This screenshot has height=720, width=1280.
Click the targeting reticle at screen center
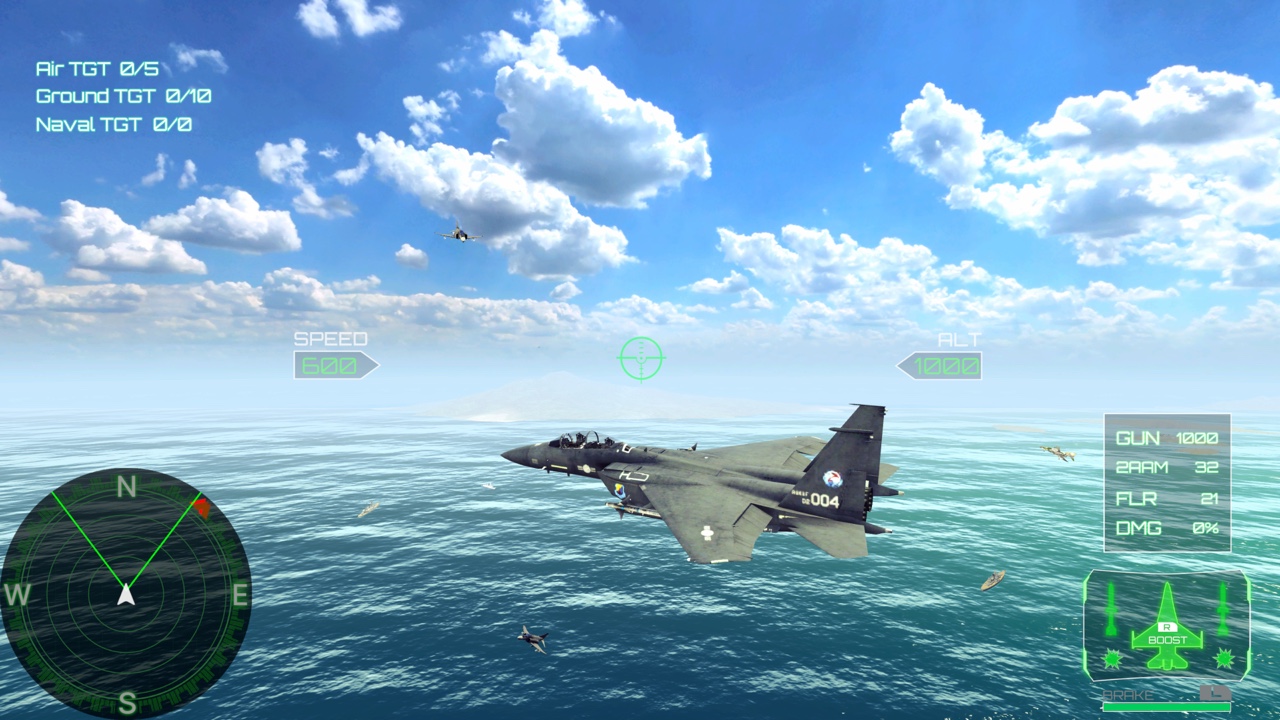pyautogui.click(x=640, y=358)
